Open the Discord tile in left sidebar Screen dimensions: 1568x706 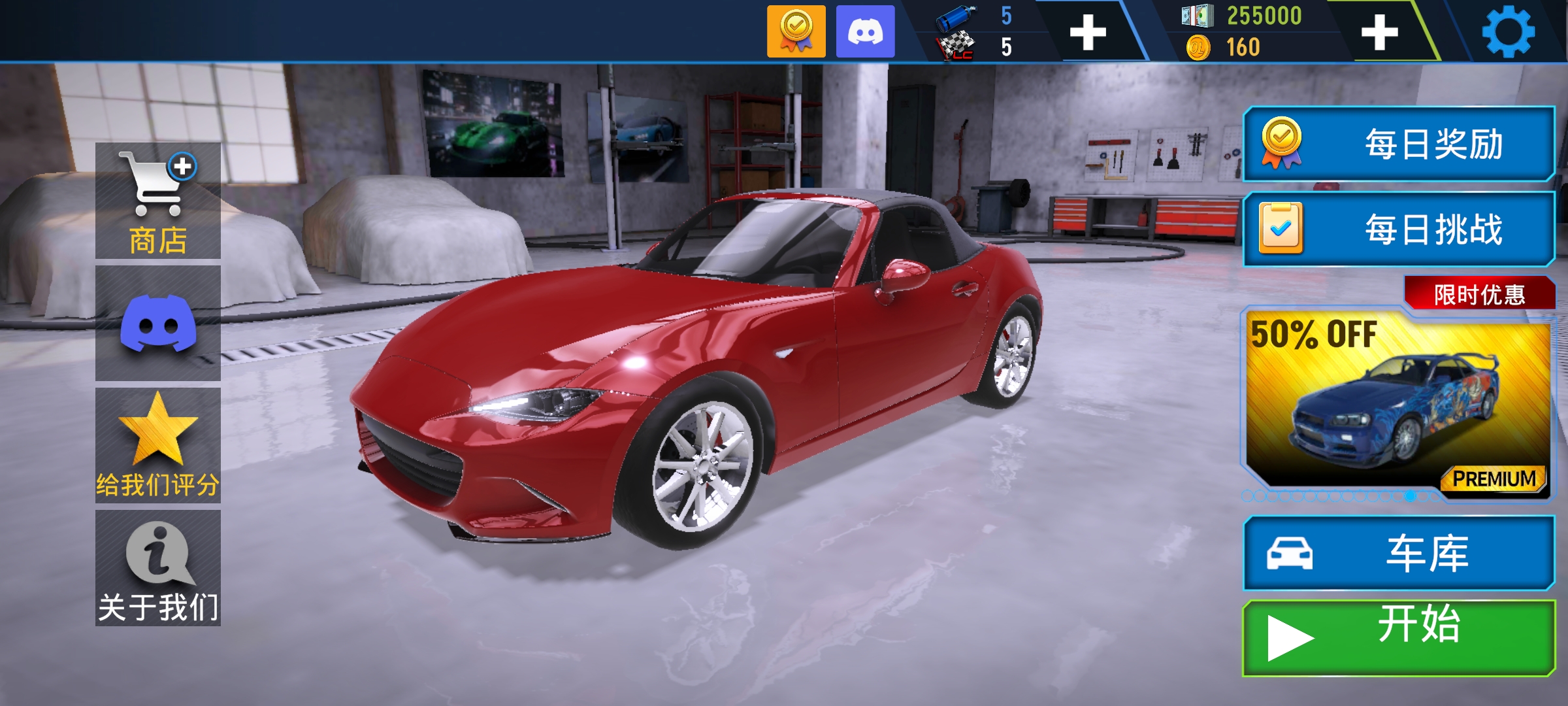tap(158, 323)
